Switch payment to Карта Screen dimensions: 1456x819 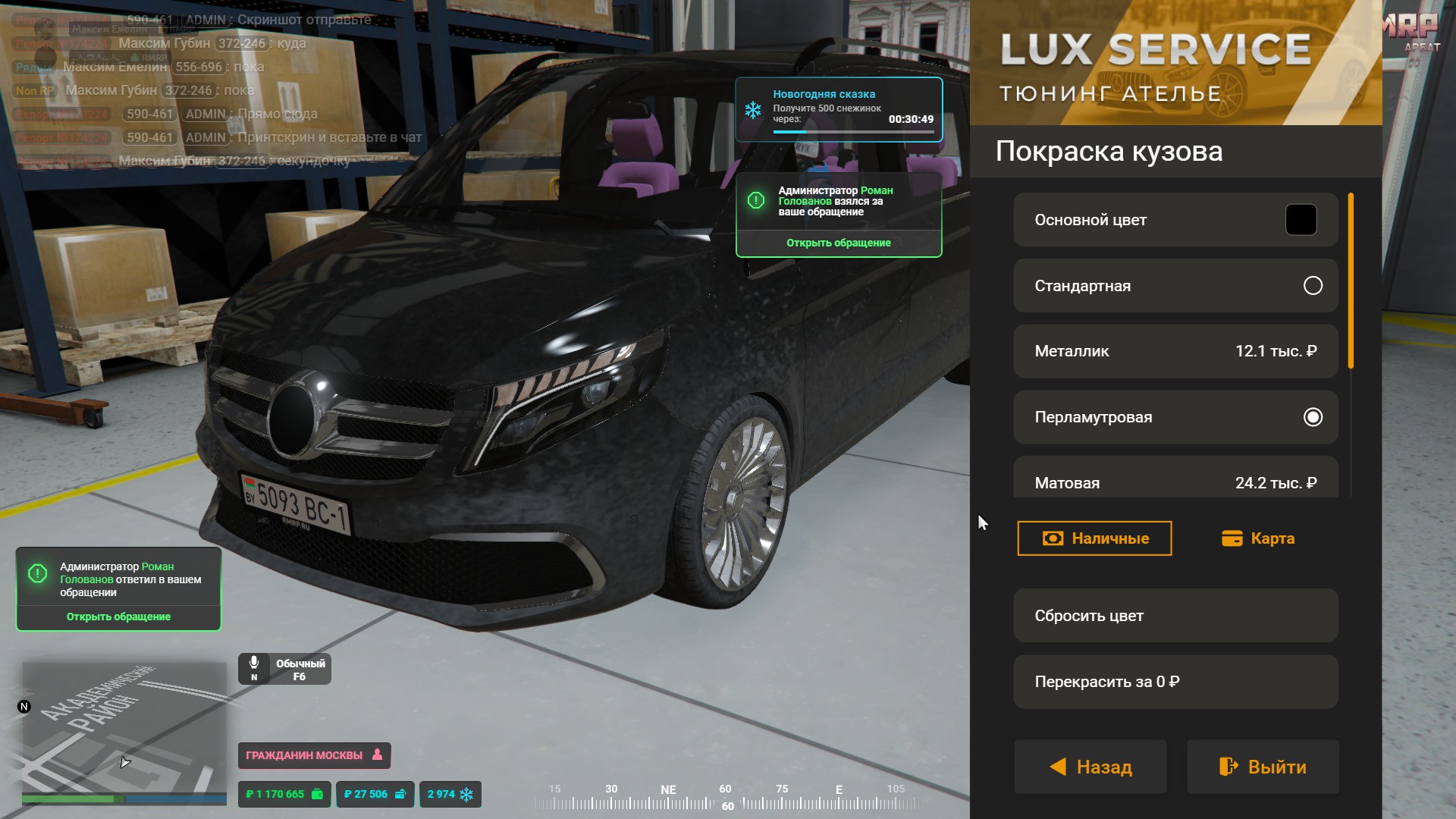pyautogui.click(x=1258, y=538)
